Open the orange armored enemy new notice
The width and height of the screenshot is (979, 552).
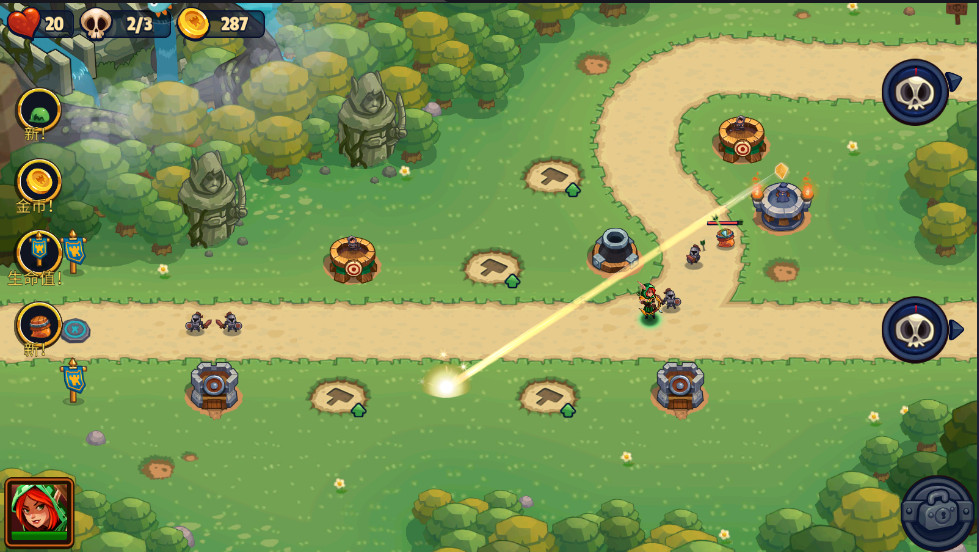(39, 324)
